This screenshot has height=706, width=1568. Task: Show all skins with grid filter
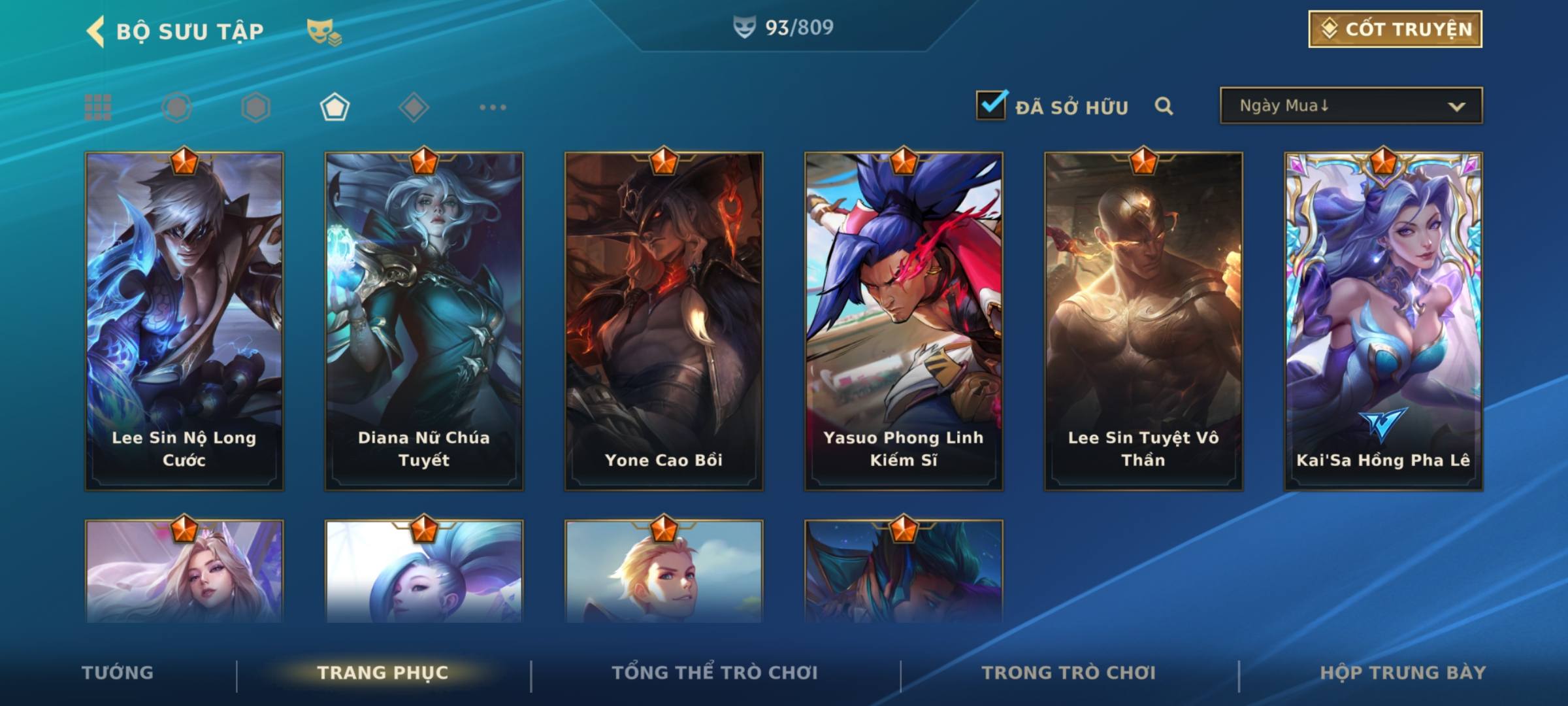(x=98, y=107)
